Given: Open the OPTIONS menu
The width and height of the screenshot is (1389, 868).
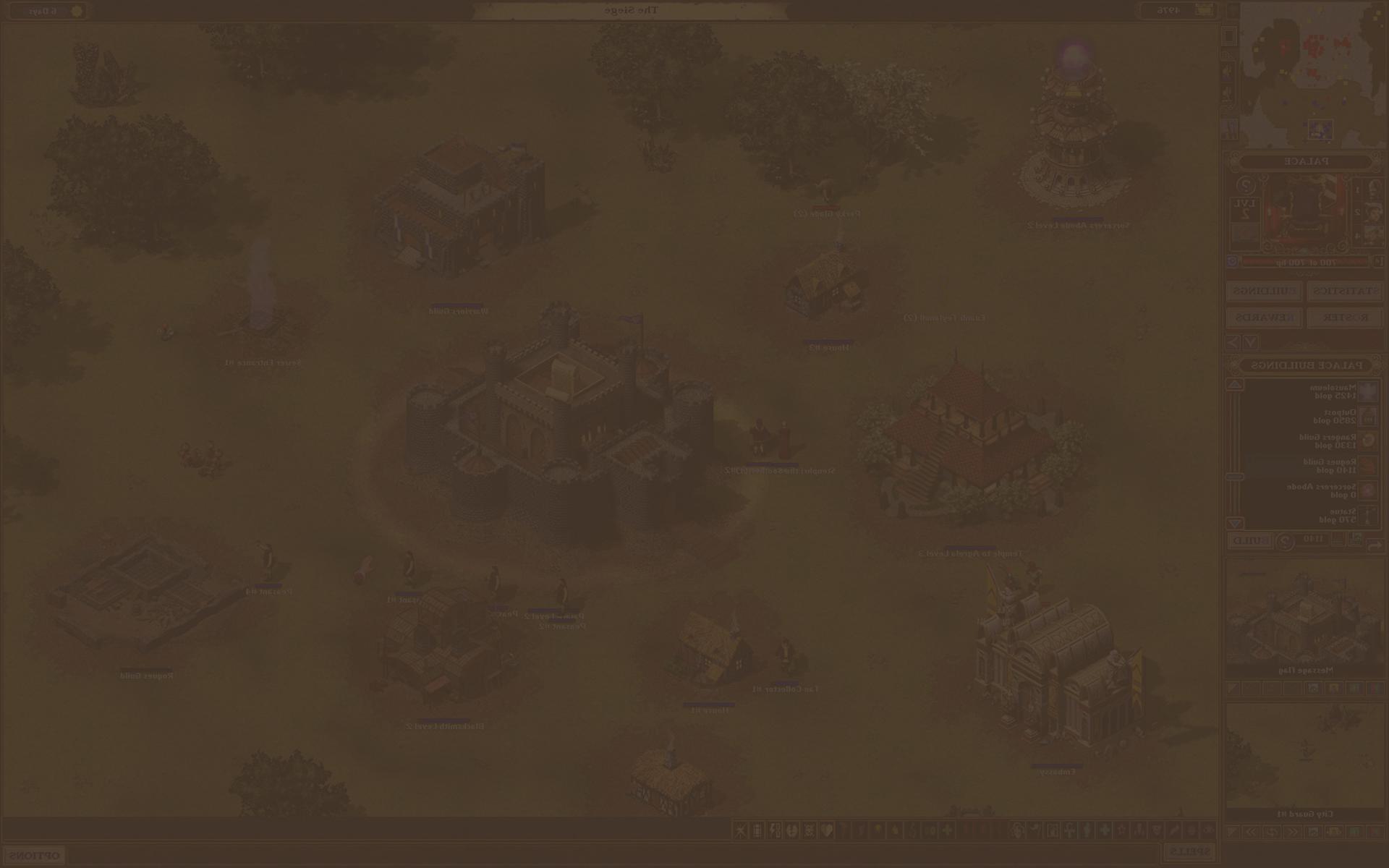Looking at the screenshot, I should 35,854.
